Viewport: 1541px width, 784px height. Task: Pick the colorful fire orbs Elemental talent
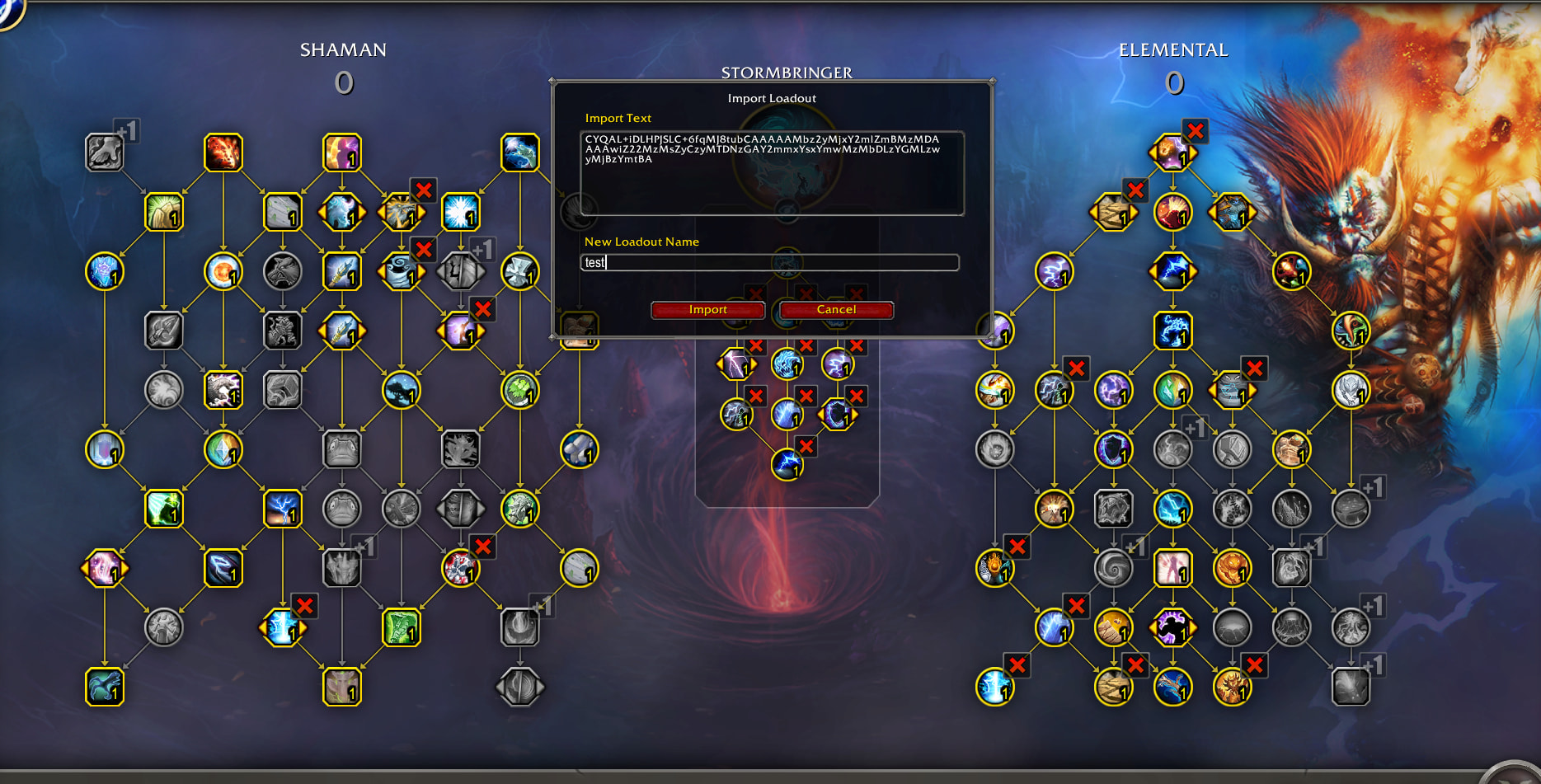point(1291,271)
